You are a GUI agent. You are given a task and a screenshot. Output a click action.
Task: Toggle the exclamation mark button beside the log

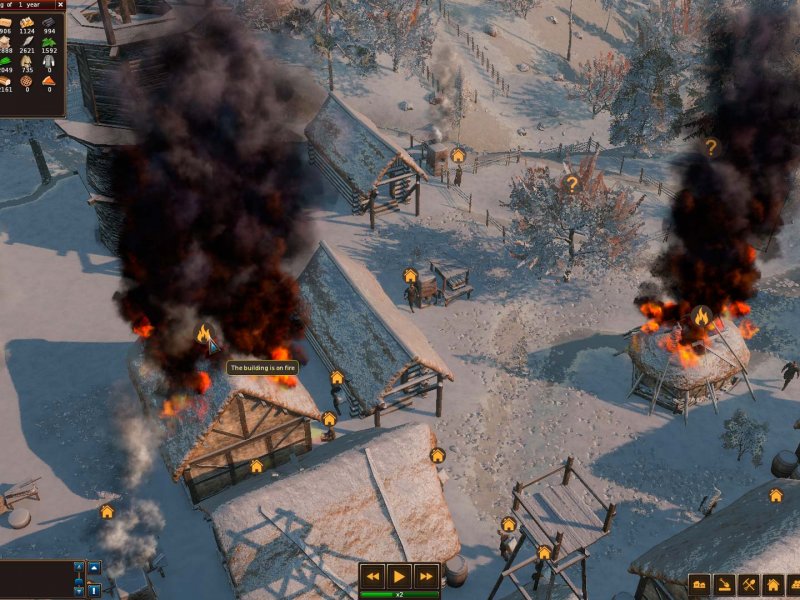click(95, 590)
